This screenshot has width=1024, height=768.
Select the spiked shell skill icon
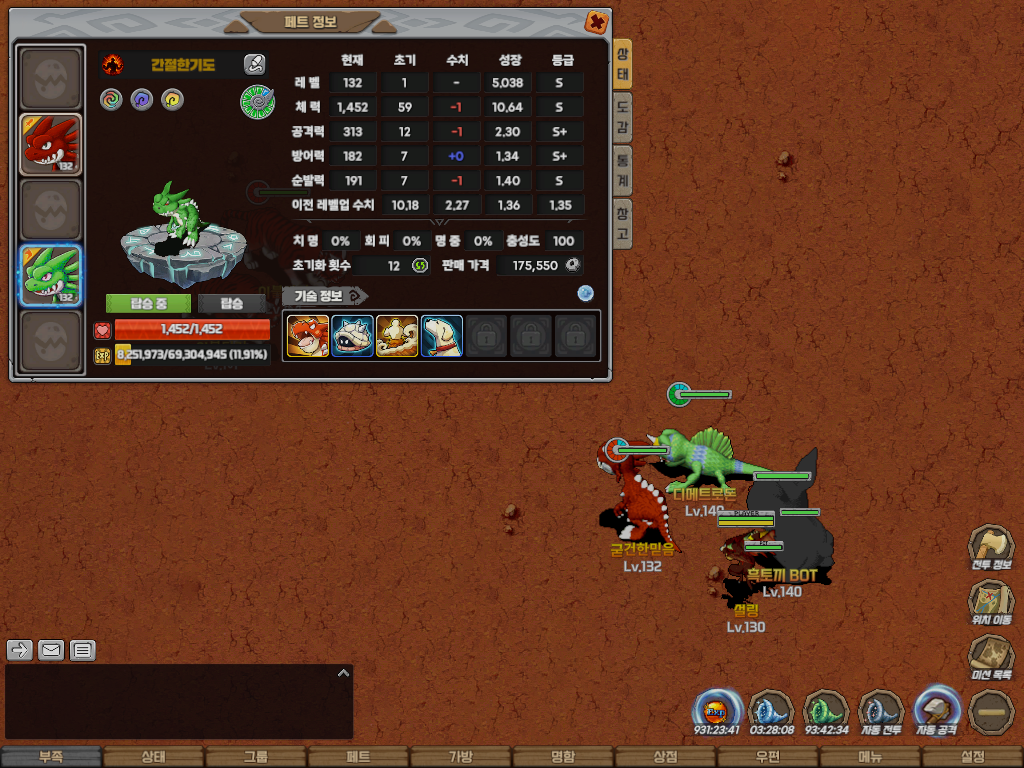coord(352,336)
